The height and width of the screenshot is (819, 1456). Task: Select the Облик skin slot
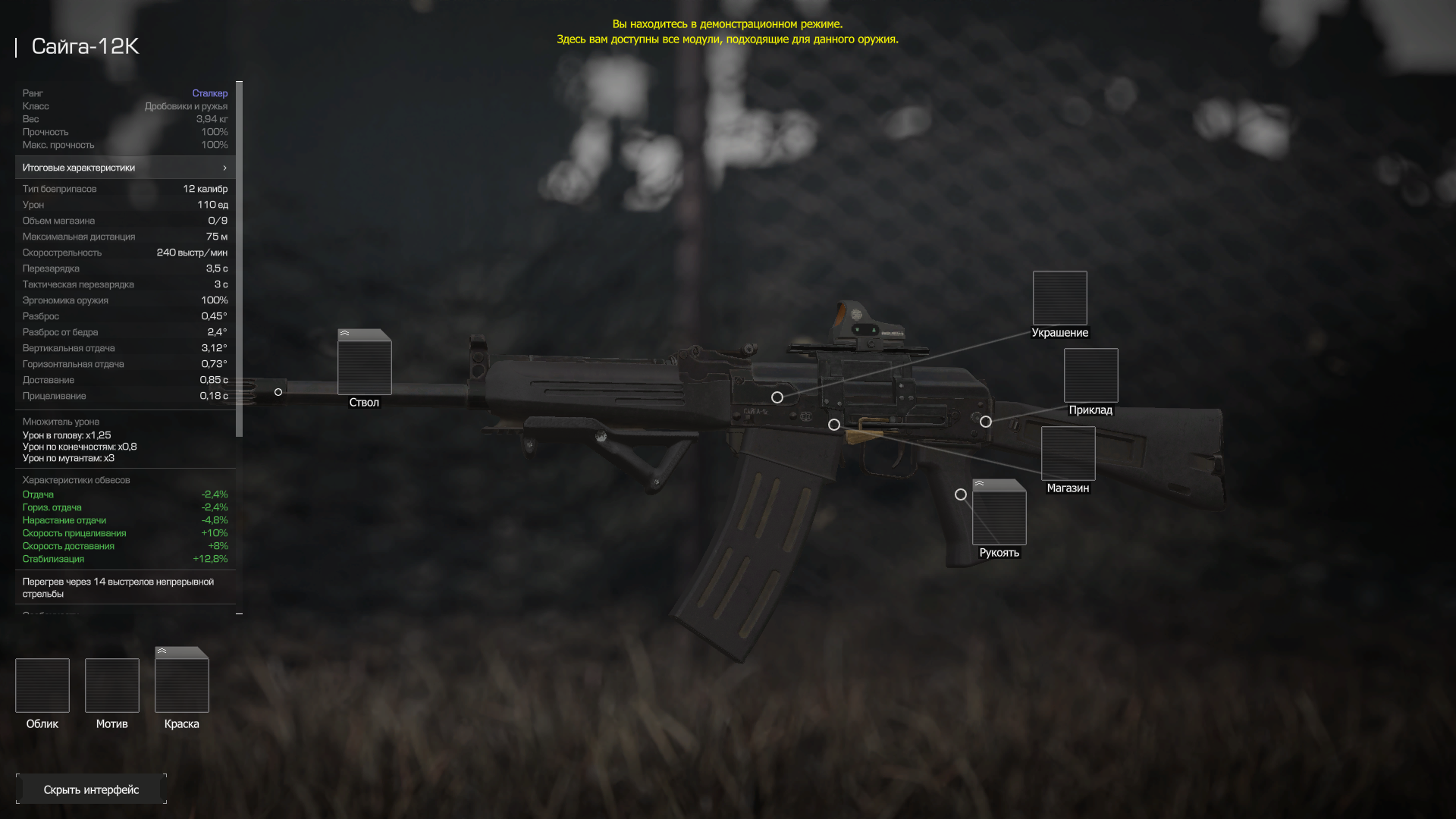(42, 686)
